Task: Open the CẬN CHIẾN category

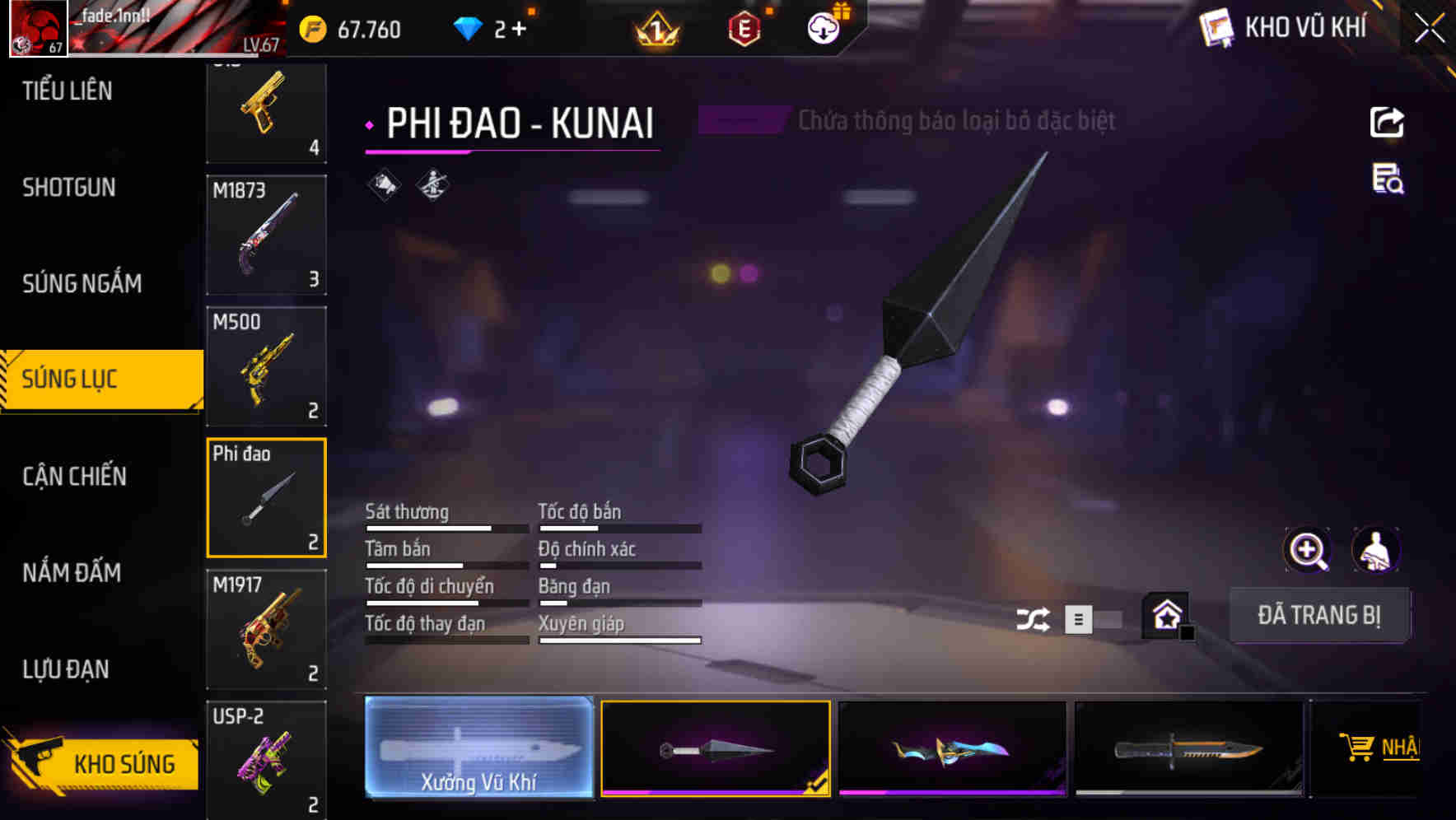Action: [72, 476]
